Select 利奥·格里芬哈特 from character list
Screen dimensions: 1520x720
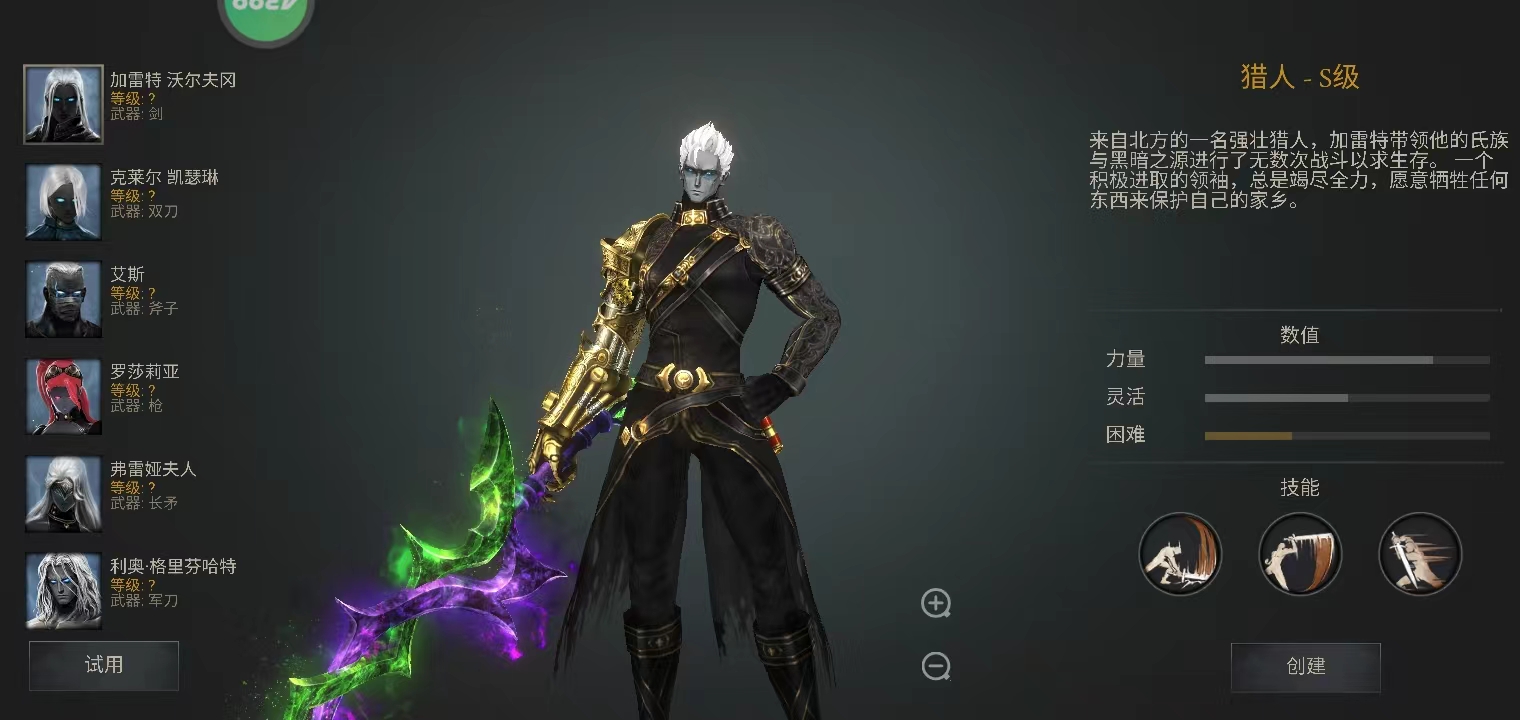click(63, 589)
